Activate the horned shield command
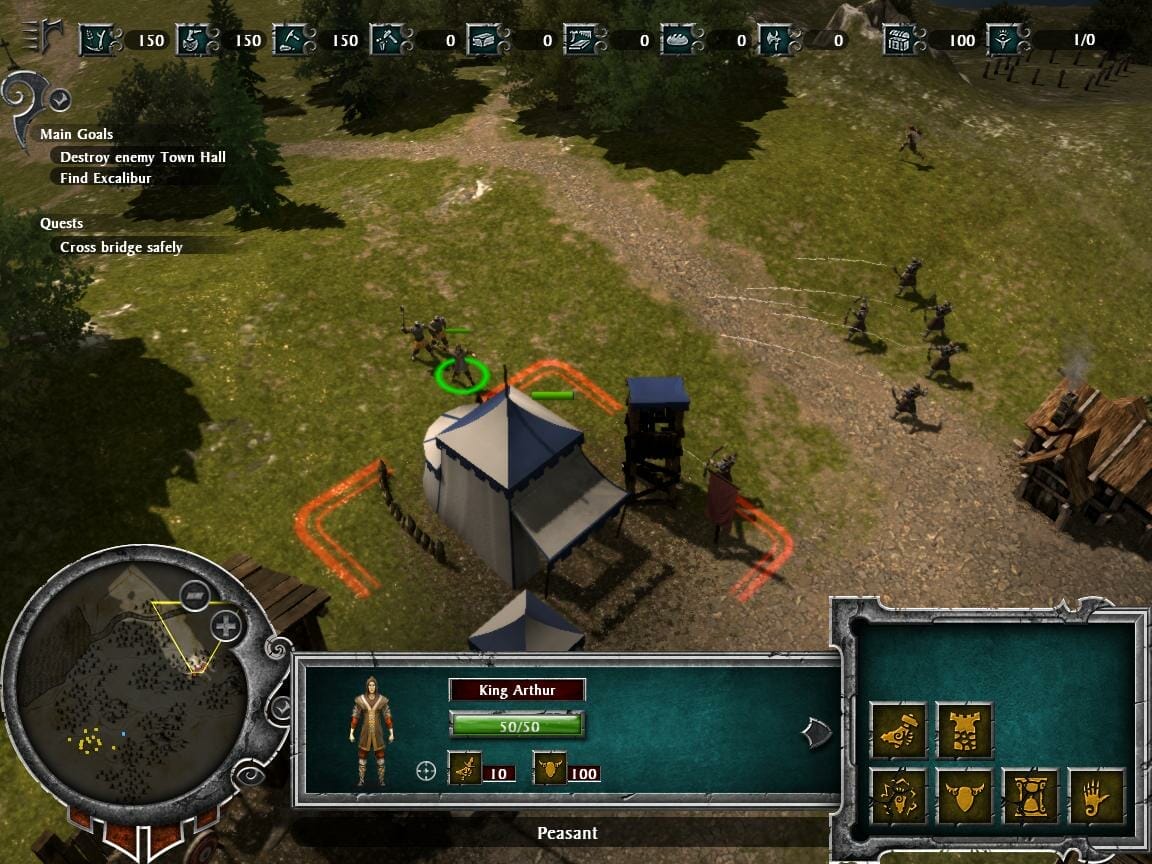 (x=963, y=797)
